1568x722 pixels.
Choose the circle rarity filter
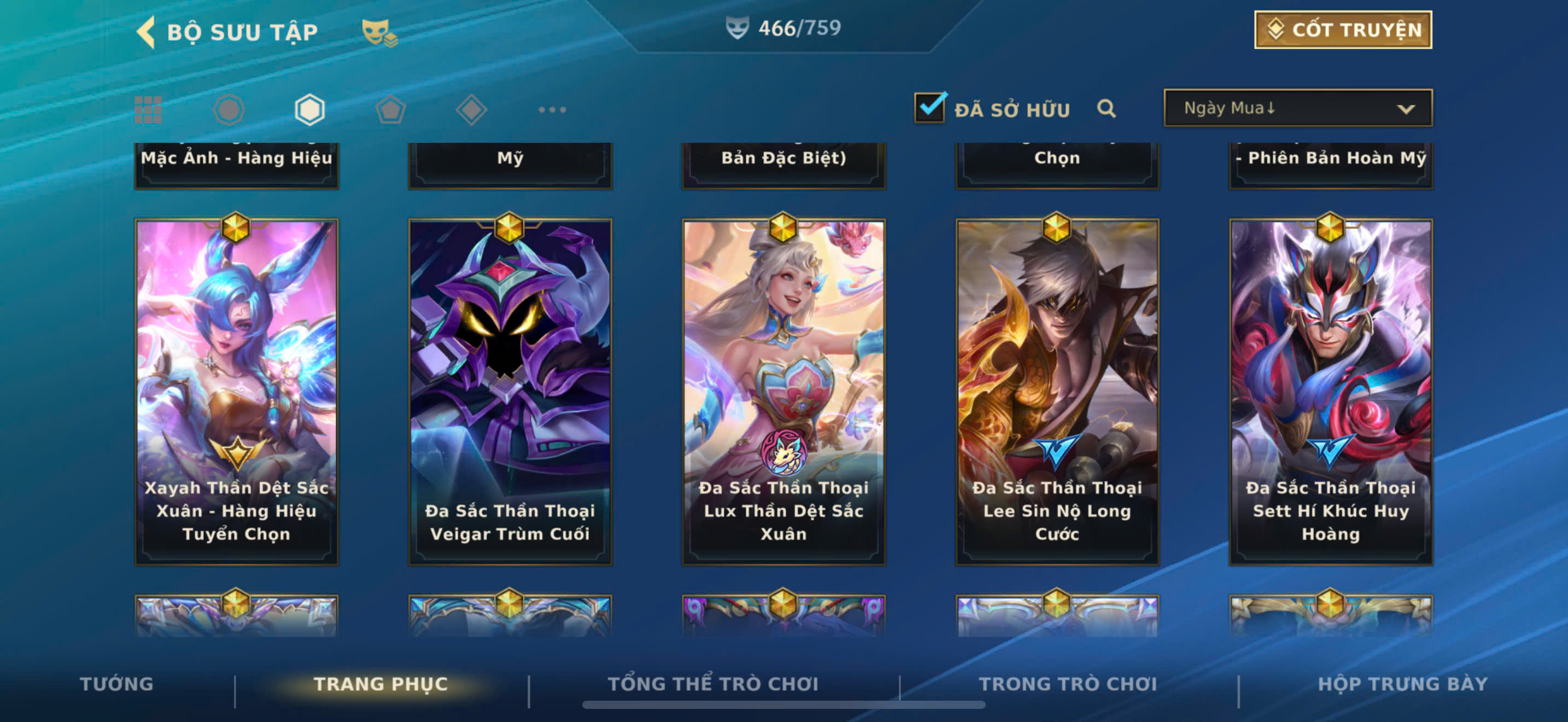(x=229, y=110)
